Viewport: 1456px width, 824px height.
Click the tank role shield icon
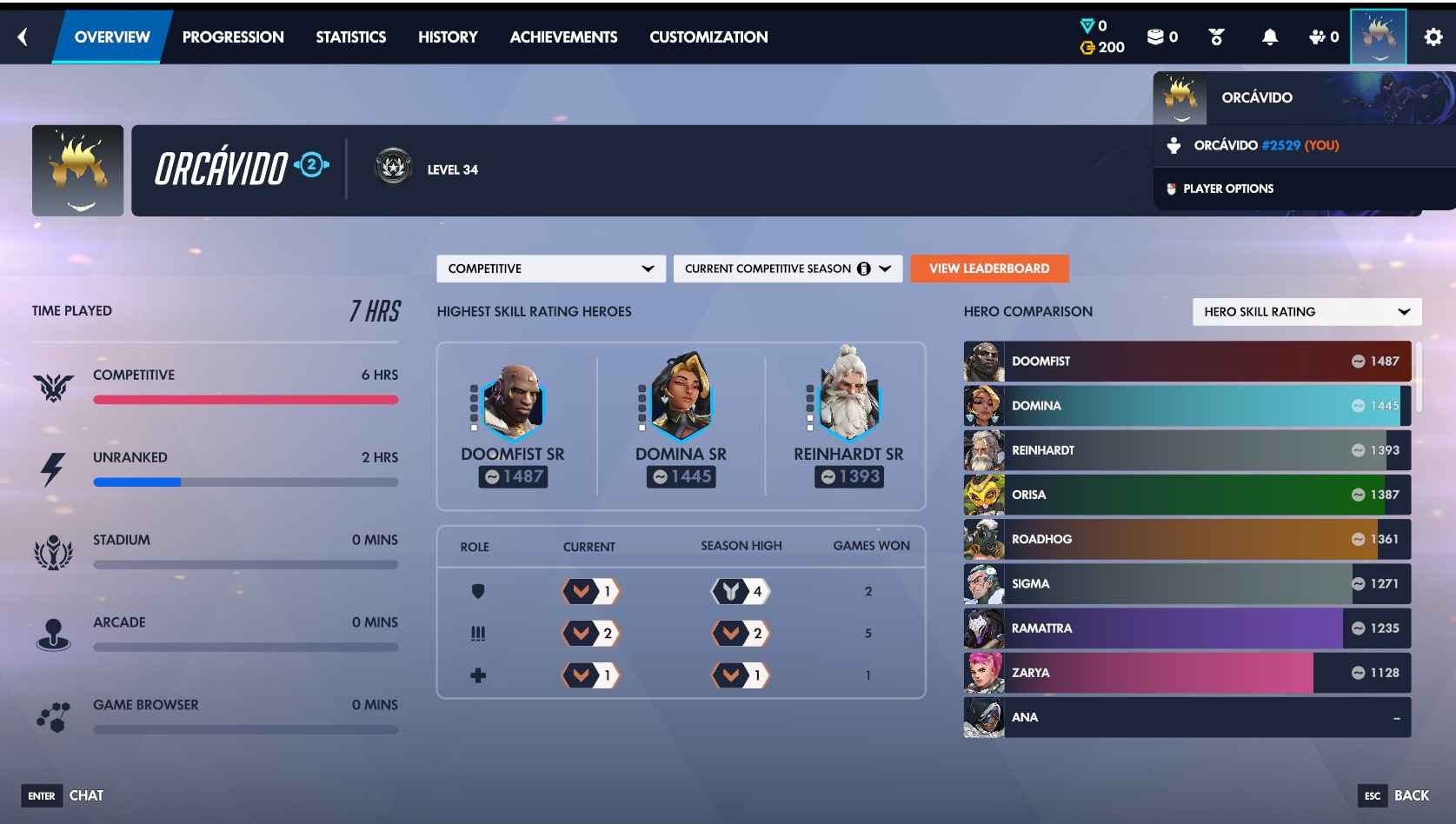477,591
